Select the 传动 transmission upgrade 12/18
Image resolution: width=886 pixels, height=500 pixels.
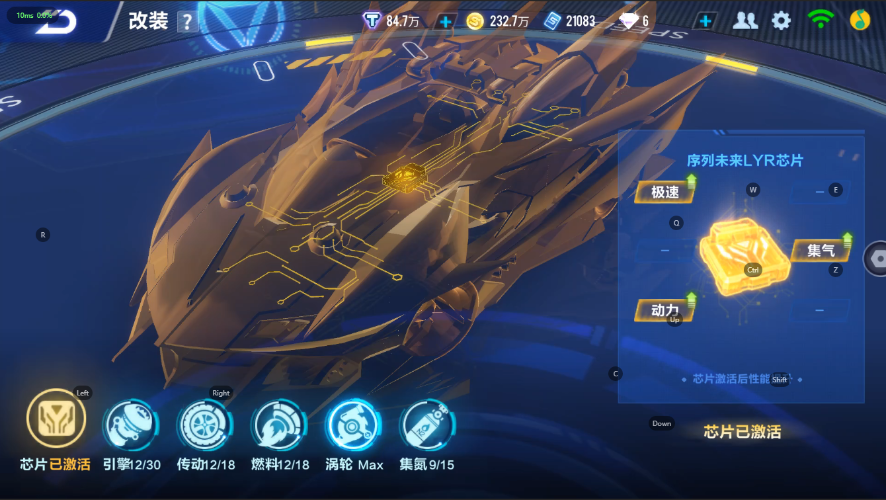coord(205,425)
